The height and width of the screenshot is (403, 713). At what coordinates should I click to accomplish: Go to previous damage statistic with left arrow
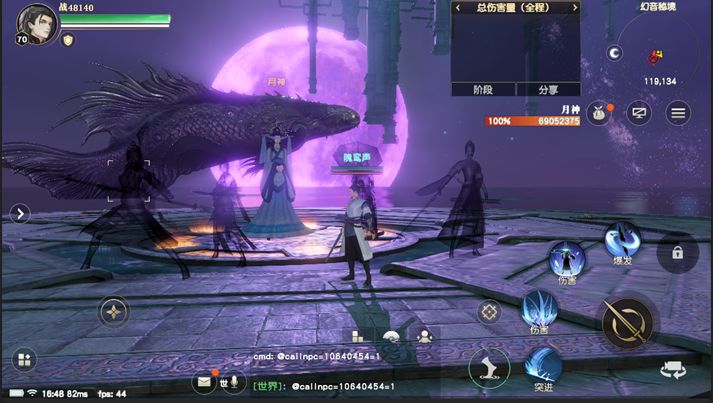[x=458, y=8]
